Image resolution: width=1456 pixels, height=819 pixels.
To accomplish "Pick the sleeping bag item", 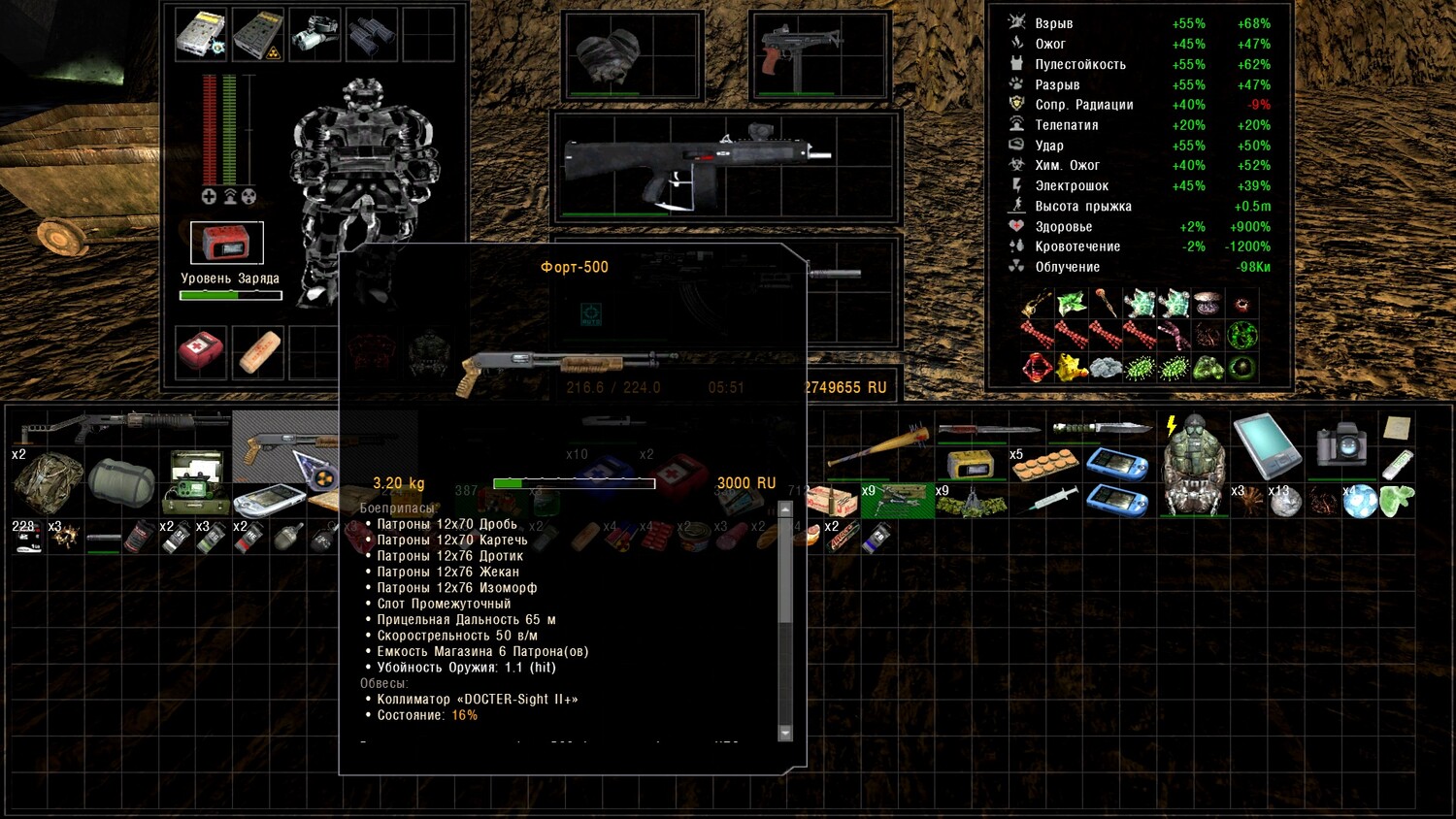I will 121,482.
